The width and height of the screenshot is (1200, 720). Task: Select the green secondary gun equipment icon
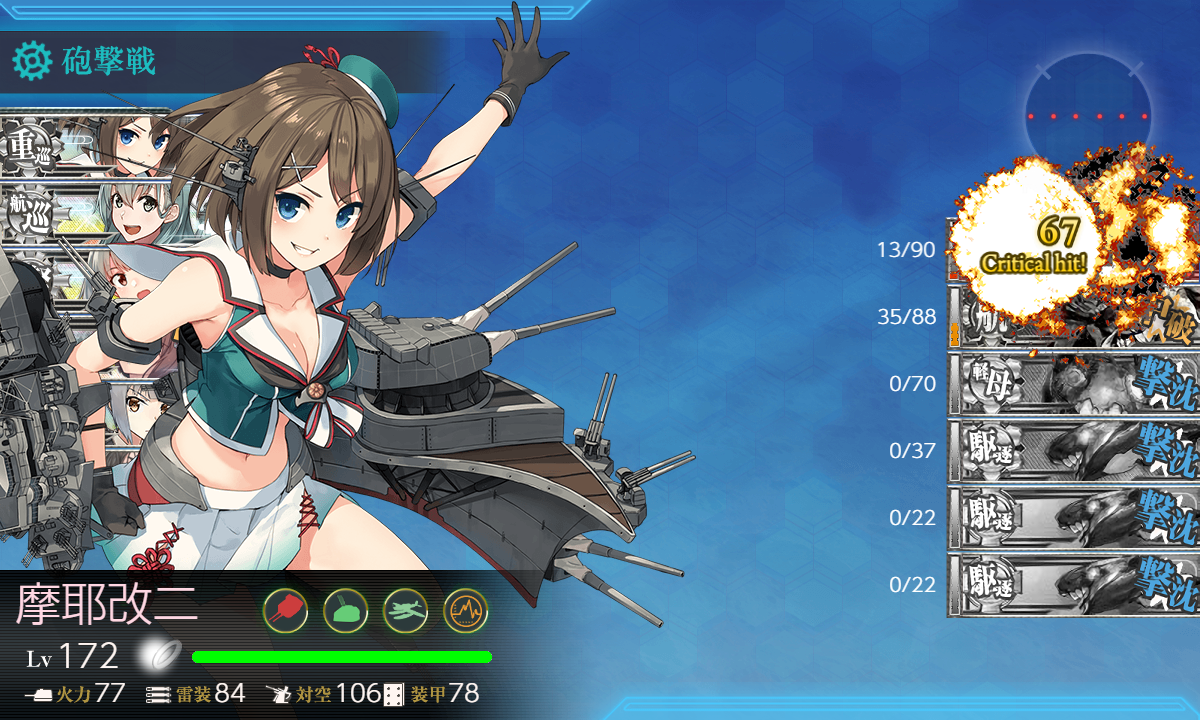[x=345, y=609]
